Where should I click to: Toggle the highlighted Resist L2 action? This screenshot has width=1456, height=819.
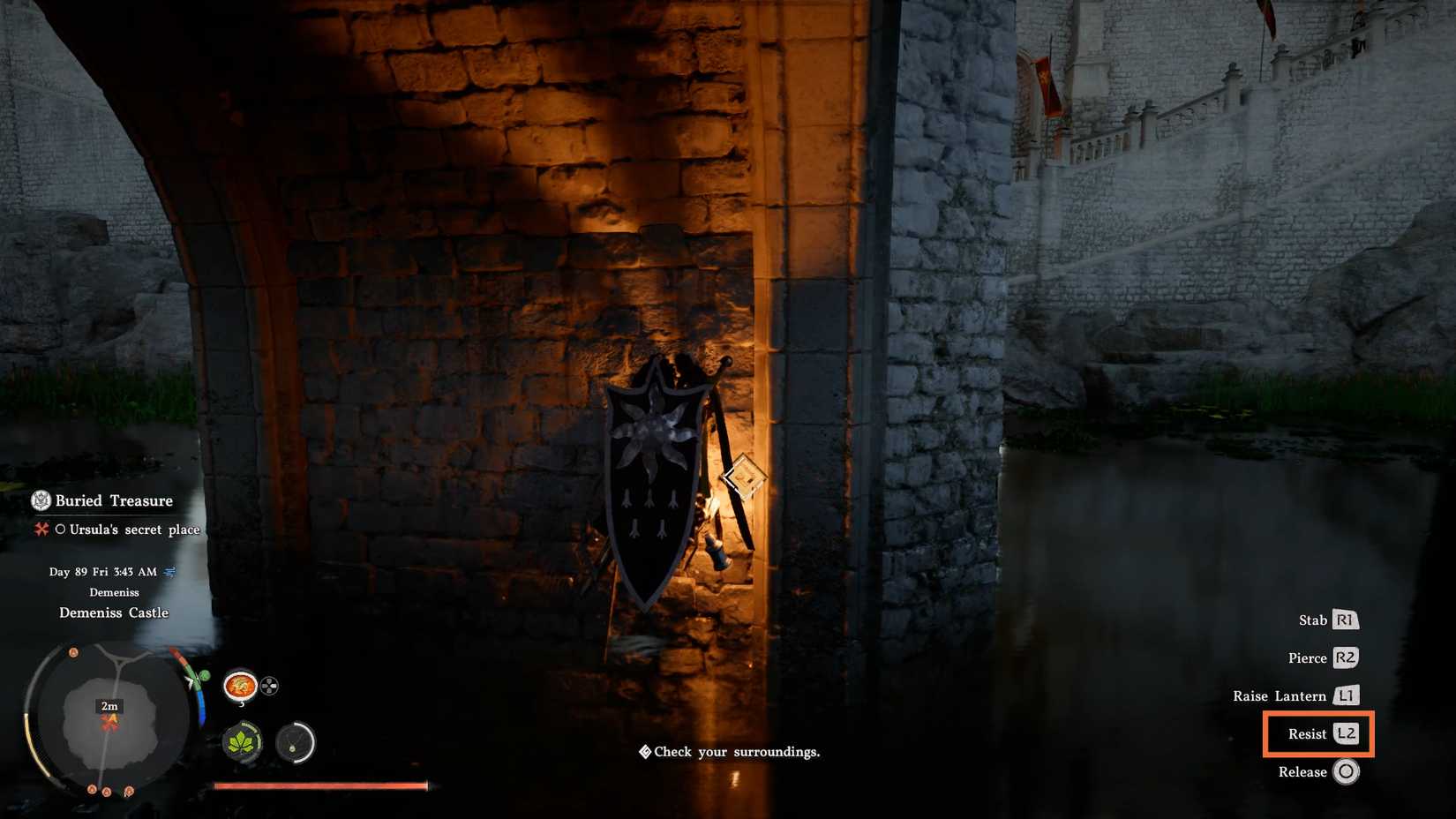point(1317,733)
